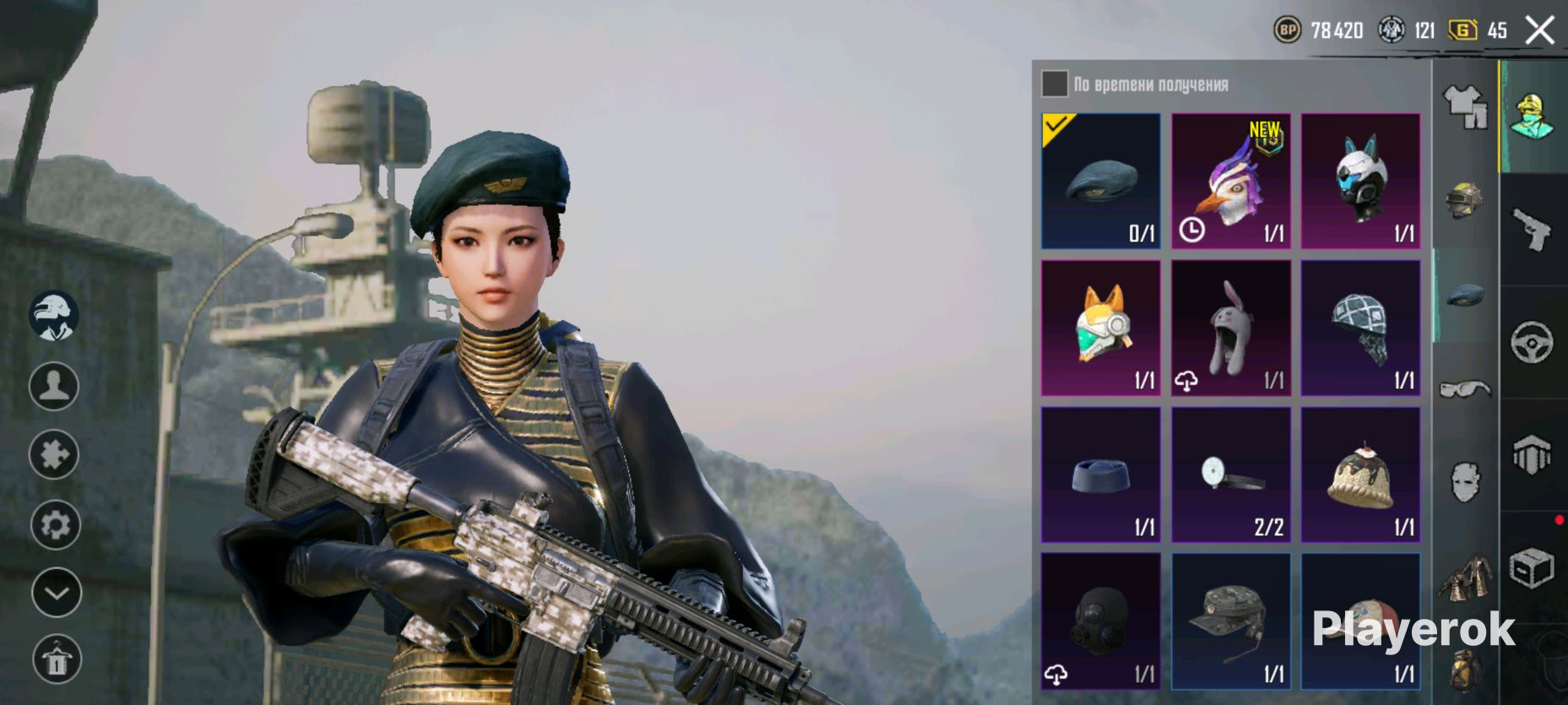Toggle the sort by time obtained checkbox

(1054, 84)
